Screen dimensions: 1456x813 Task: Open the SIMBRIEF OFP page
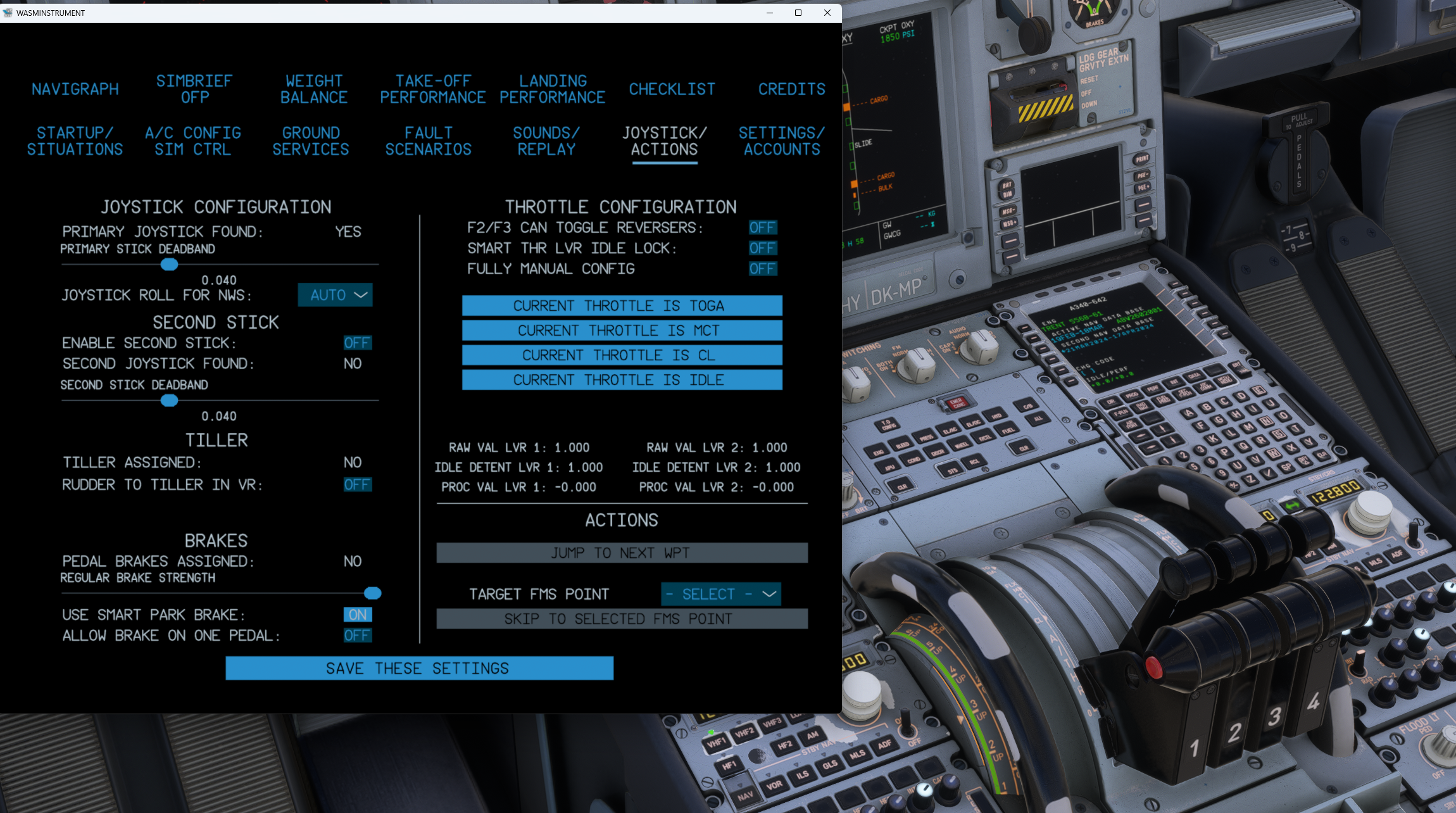pos(193,89)
